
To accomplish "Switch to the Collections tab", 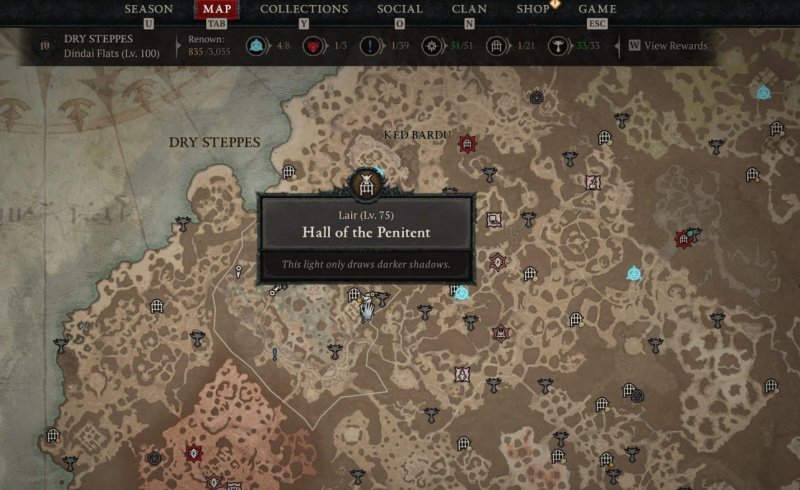I will (304, 10).
